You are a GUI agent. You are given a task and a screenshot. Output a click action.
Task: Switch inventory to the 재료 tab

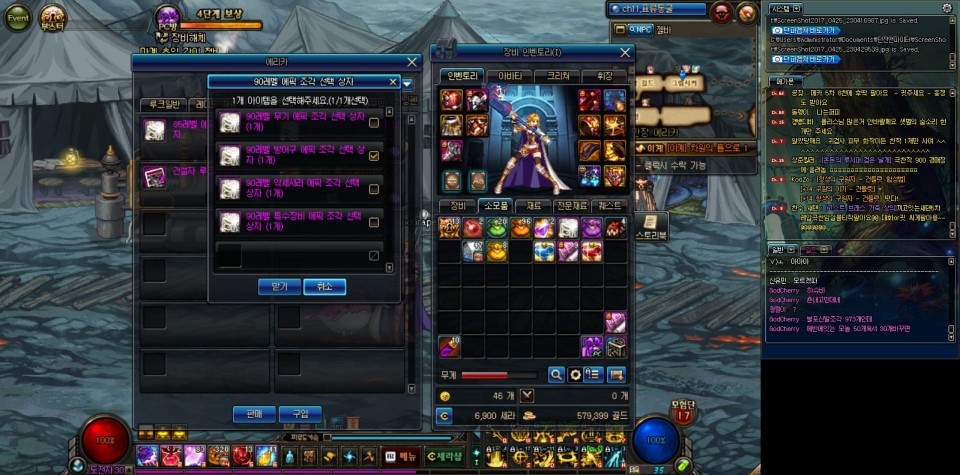point(533,206)
